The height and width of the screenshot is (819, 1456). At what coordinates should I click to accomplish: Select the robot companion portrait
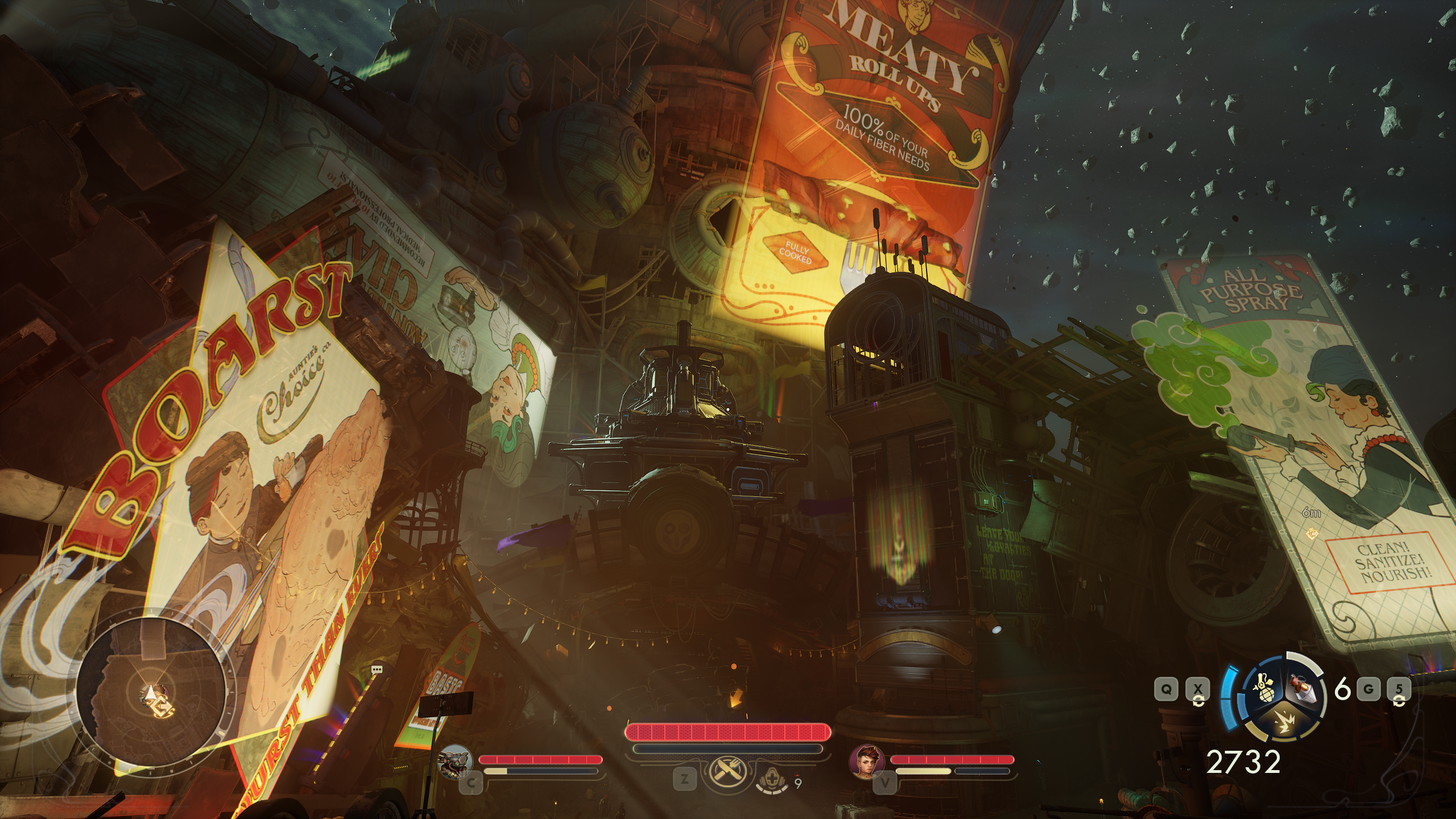tap(456, 761)
